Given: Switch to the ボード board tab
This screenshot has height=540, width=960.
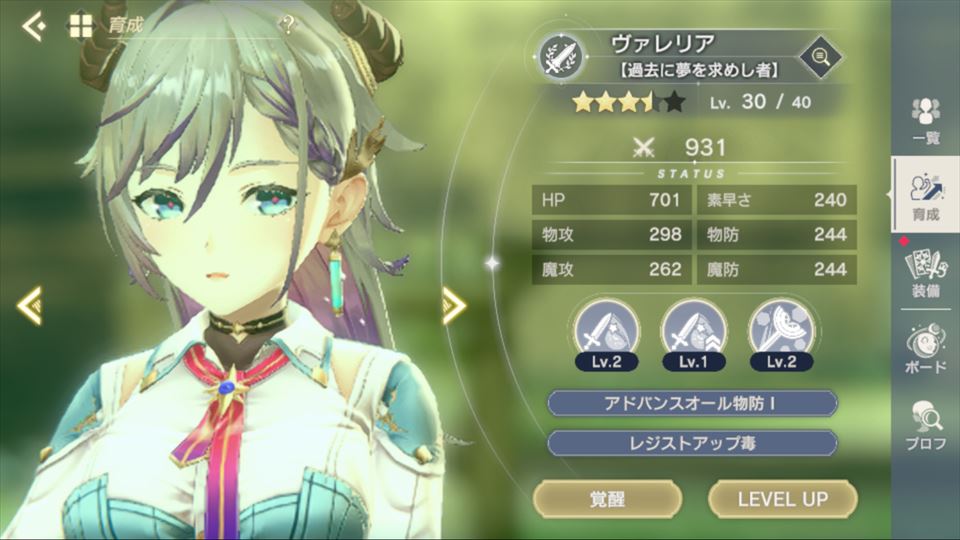Looking at the screenshot, I should [x=926, y=350].
